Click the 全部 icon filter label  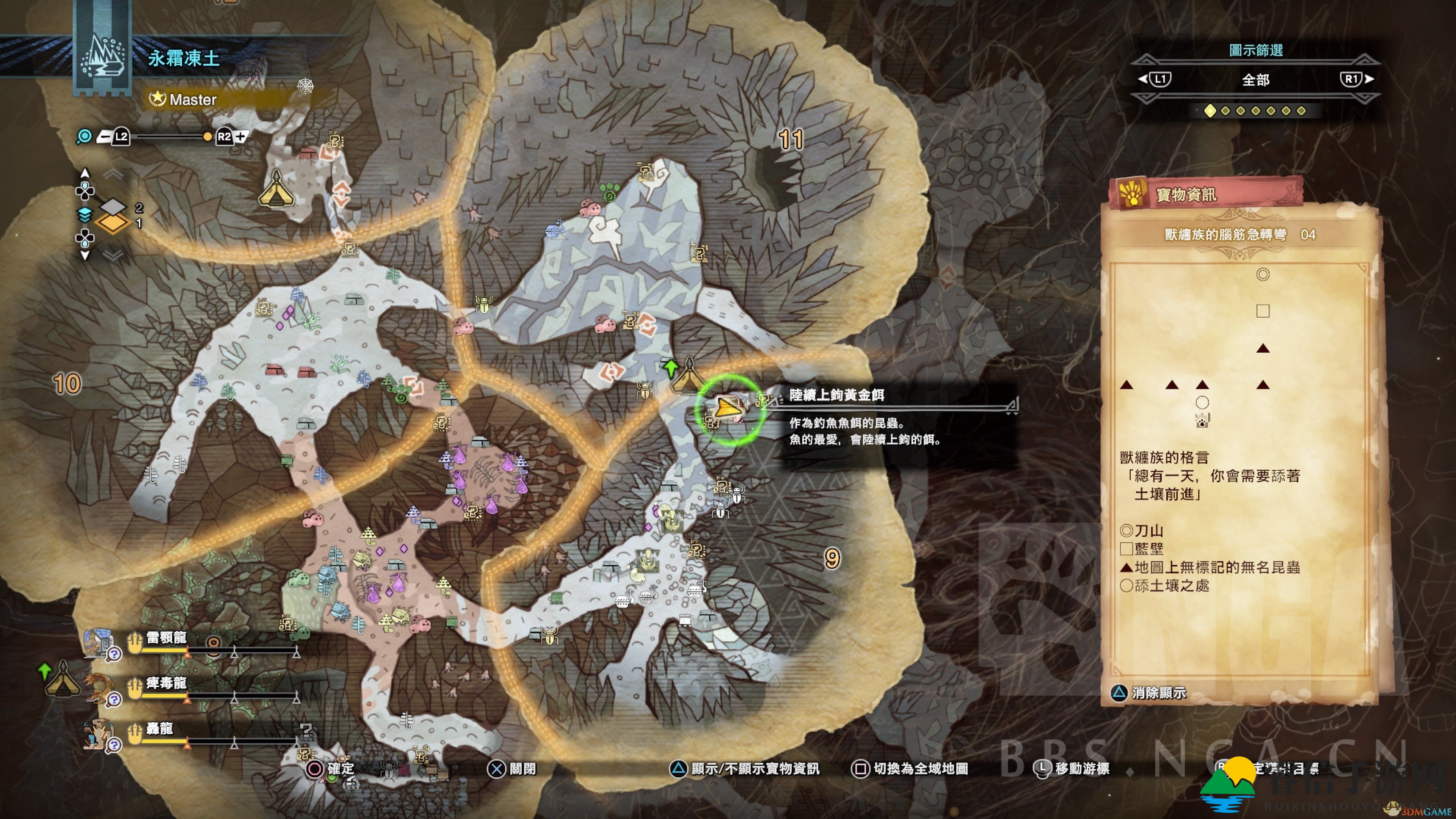point(1255,80)
